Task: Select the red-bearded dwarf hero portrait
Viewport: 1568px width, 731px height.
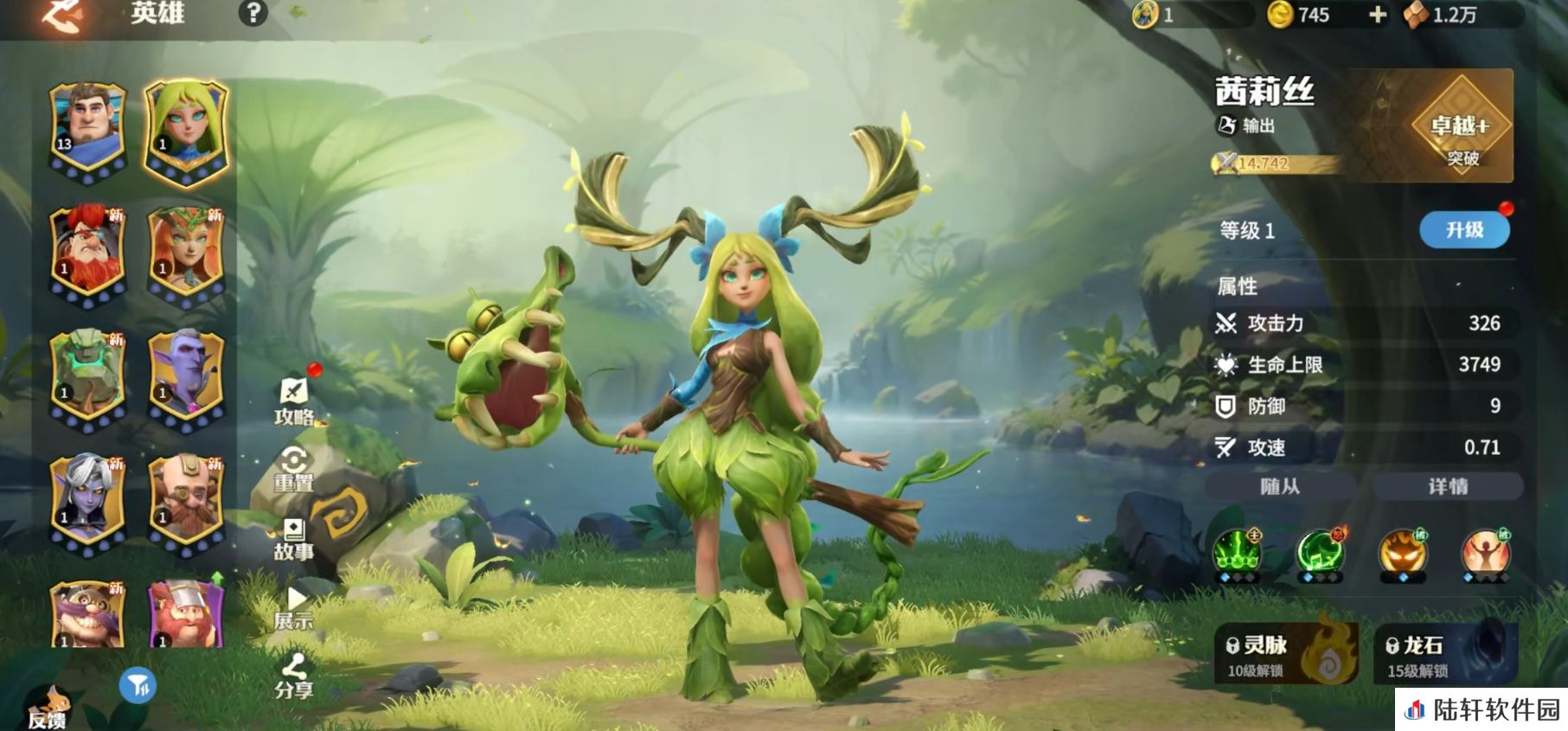Action: point(87,253)
